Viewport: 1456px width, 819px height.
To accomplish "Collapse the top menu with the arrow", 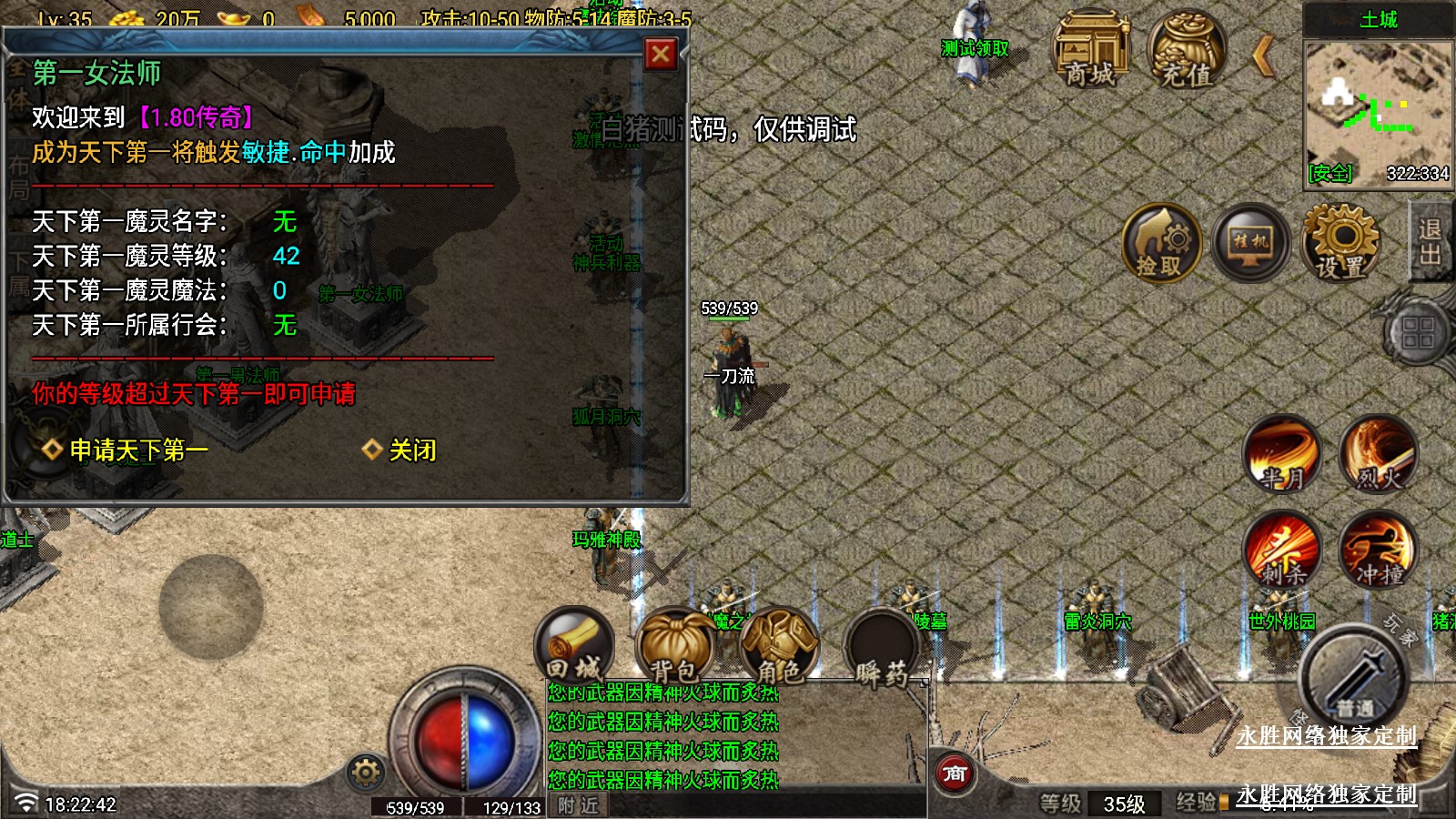I will [x=1262, y=56].
